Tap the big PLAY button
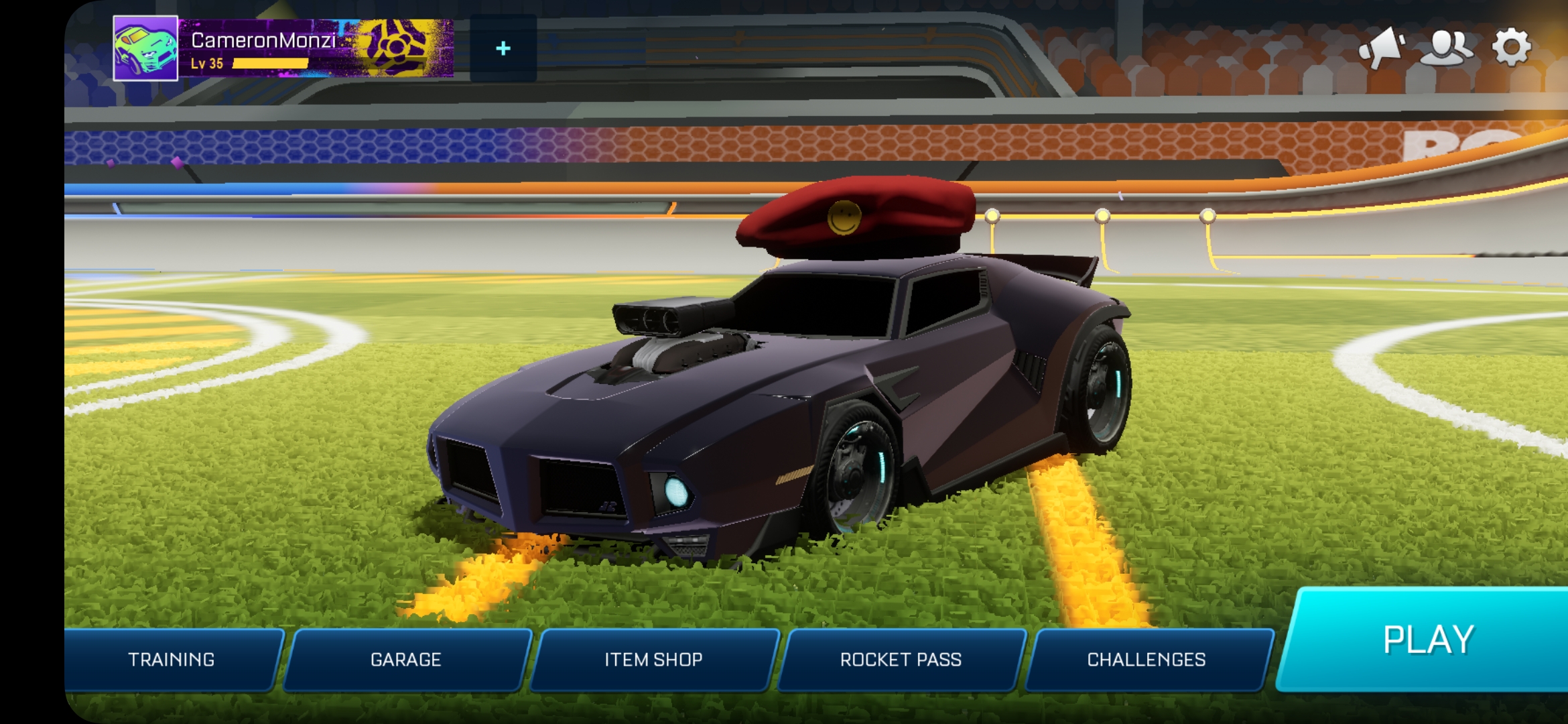This screenshot has height=724, width=1568. pos(1427,640)
